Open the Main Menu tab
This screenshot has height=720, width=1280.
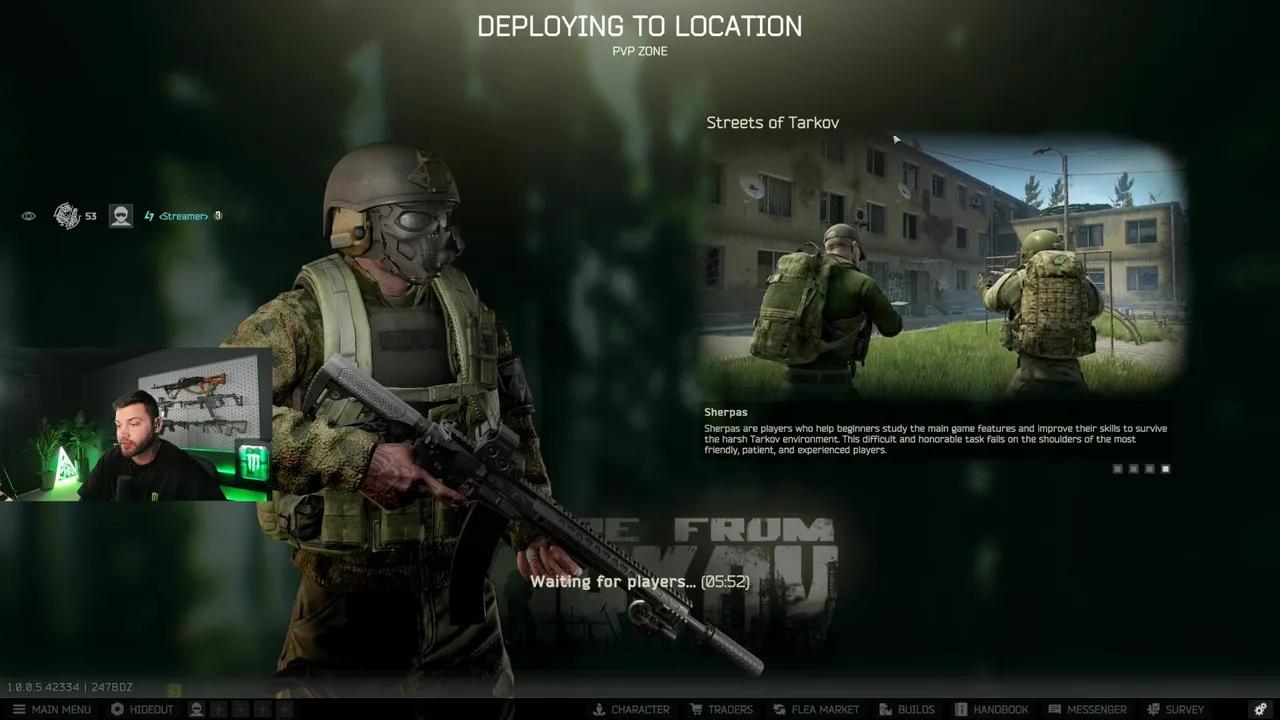click(60, 709)
